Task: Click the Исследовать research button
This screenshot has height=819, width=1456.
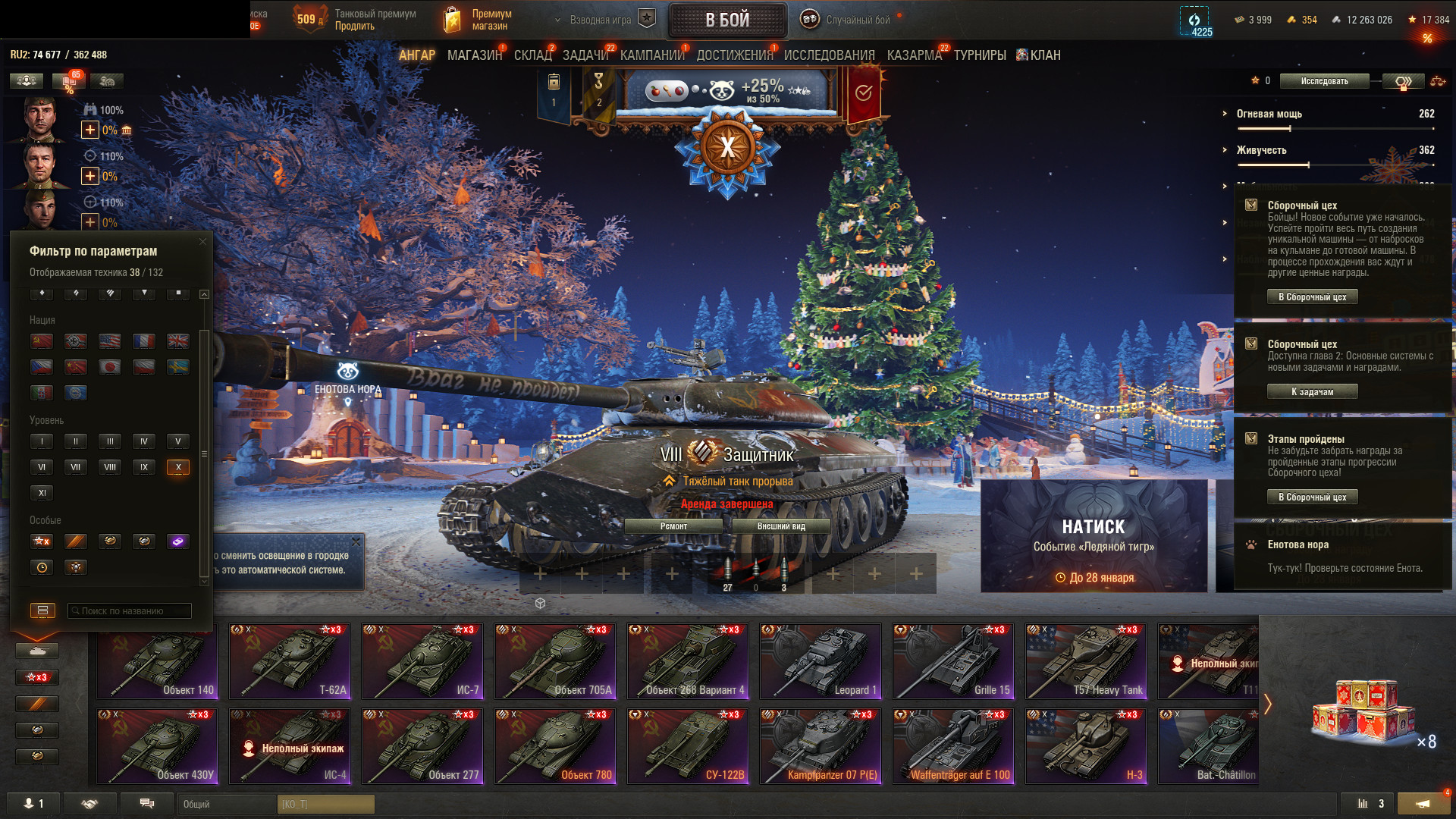Action: 1324,81
